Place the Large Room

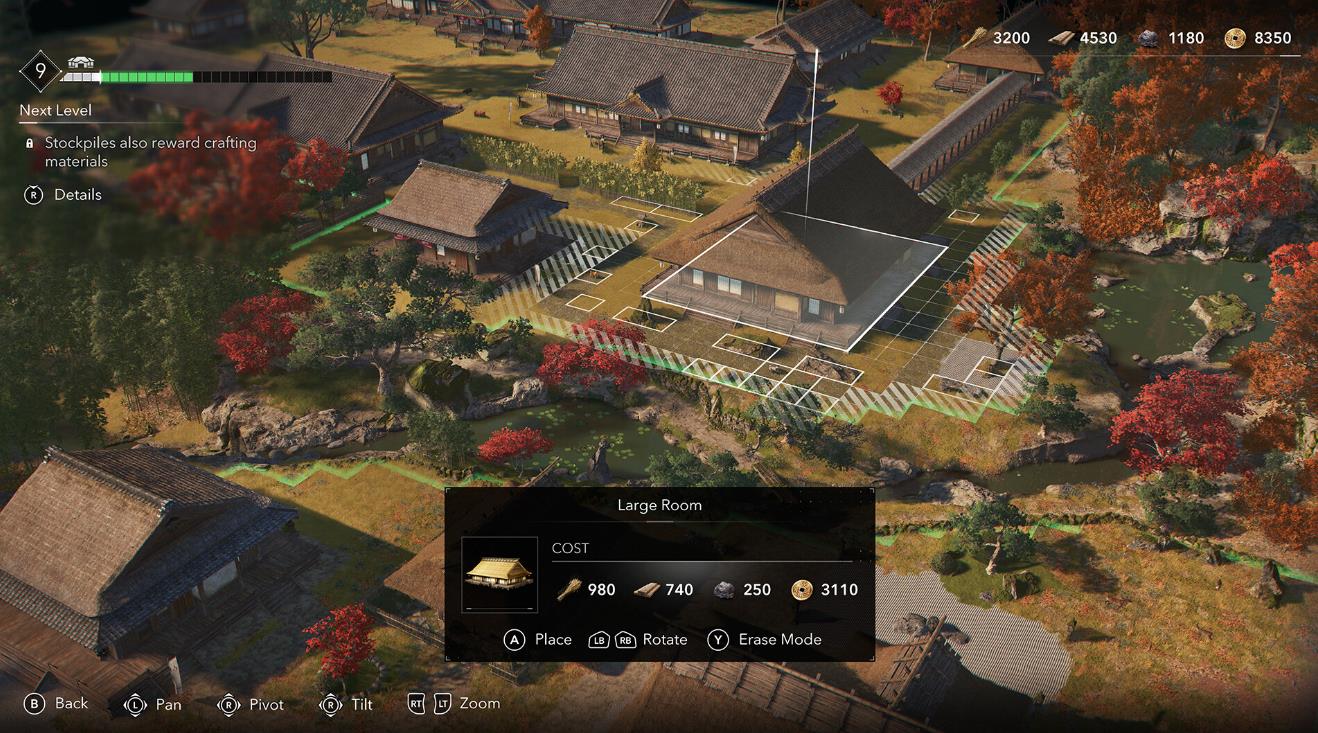tap(538, 640)
